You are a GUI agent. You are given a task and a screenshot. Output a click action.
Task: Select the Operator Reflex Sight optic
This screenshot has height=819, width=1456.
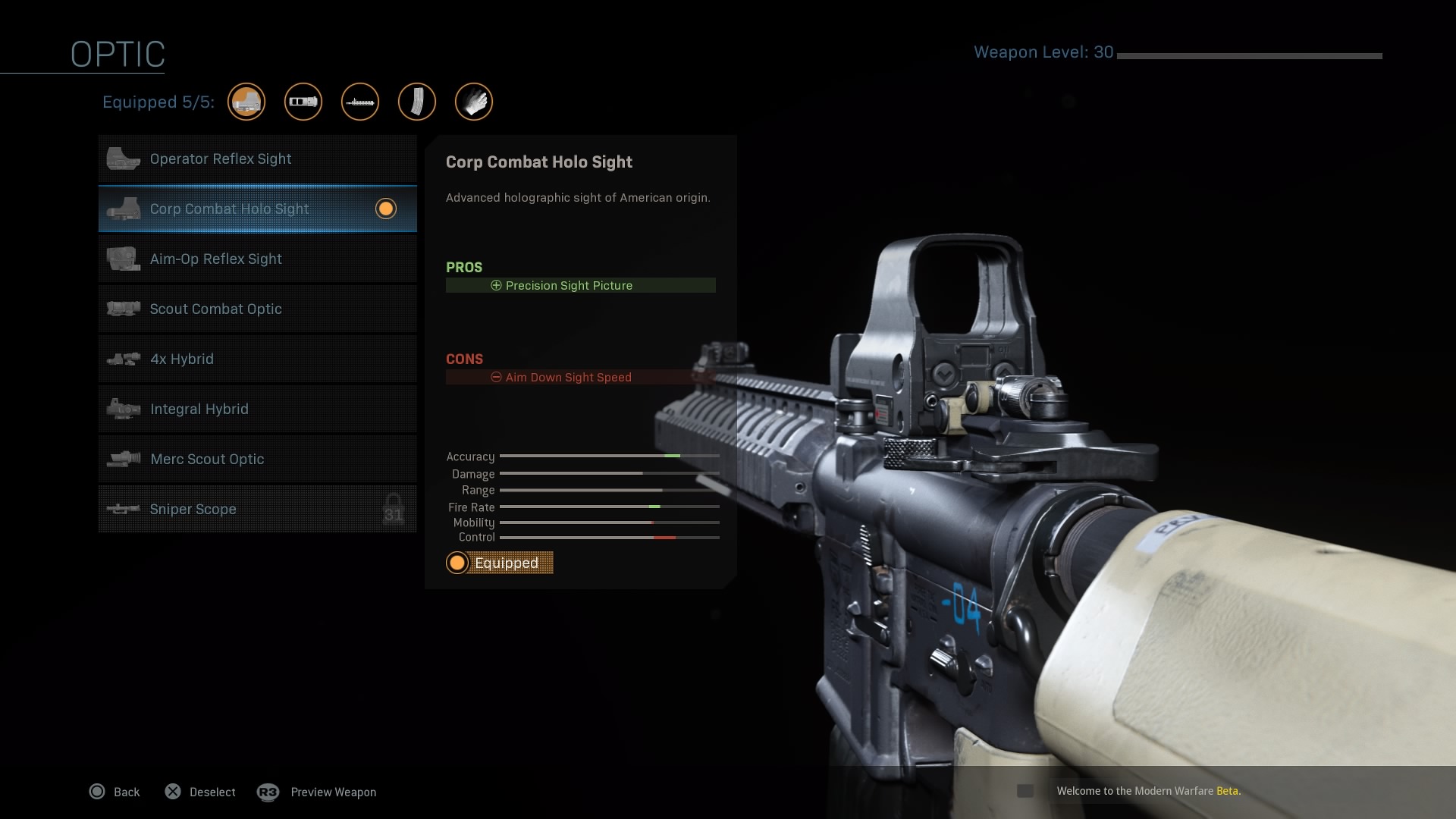click(257, 159)
